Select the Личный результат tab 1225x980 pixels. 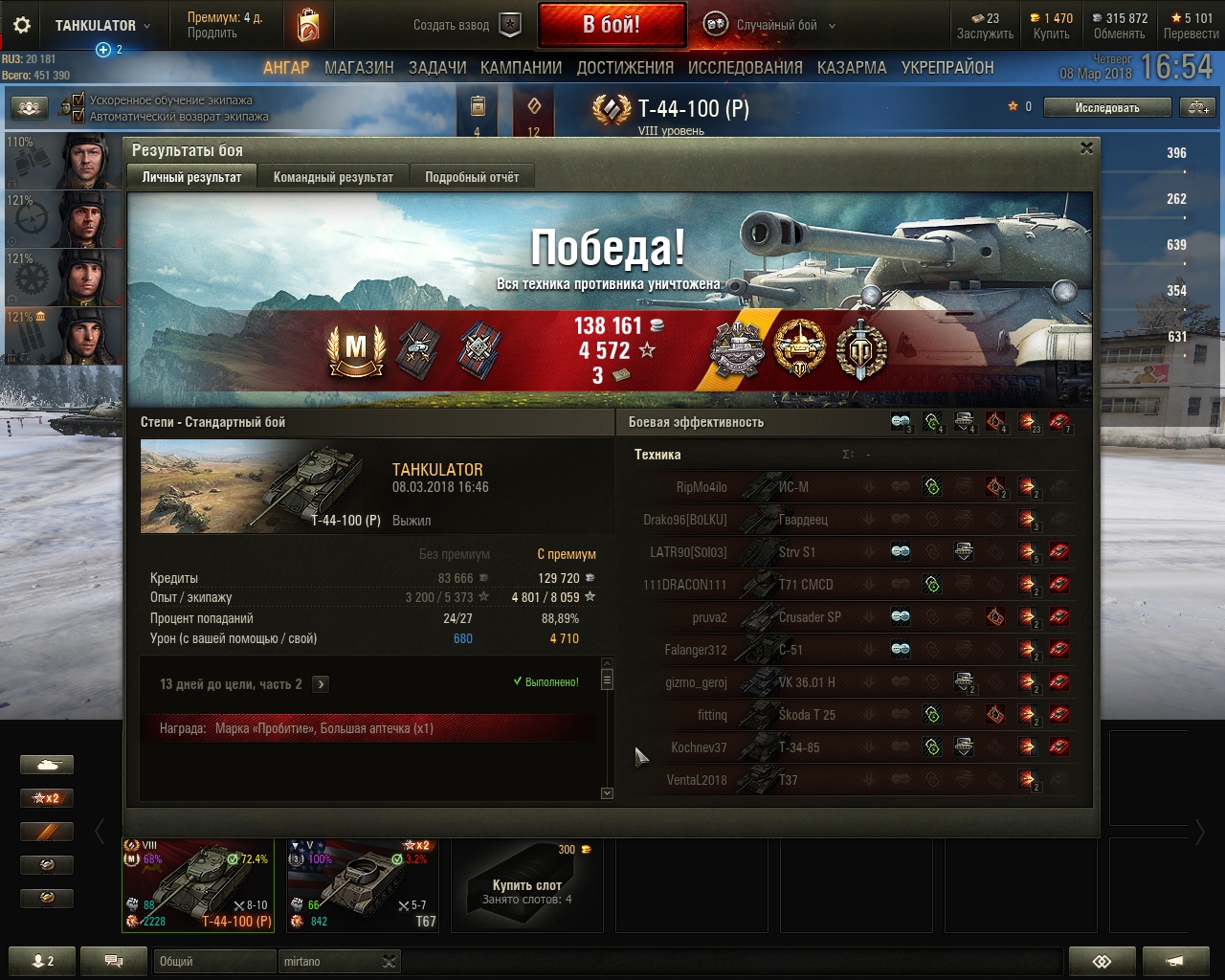[x=191, y=177]
